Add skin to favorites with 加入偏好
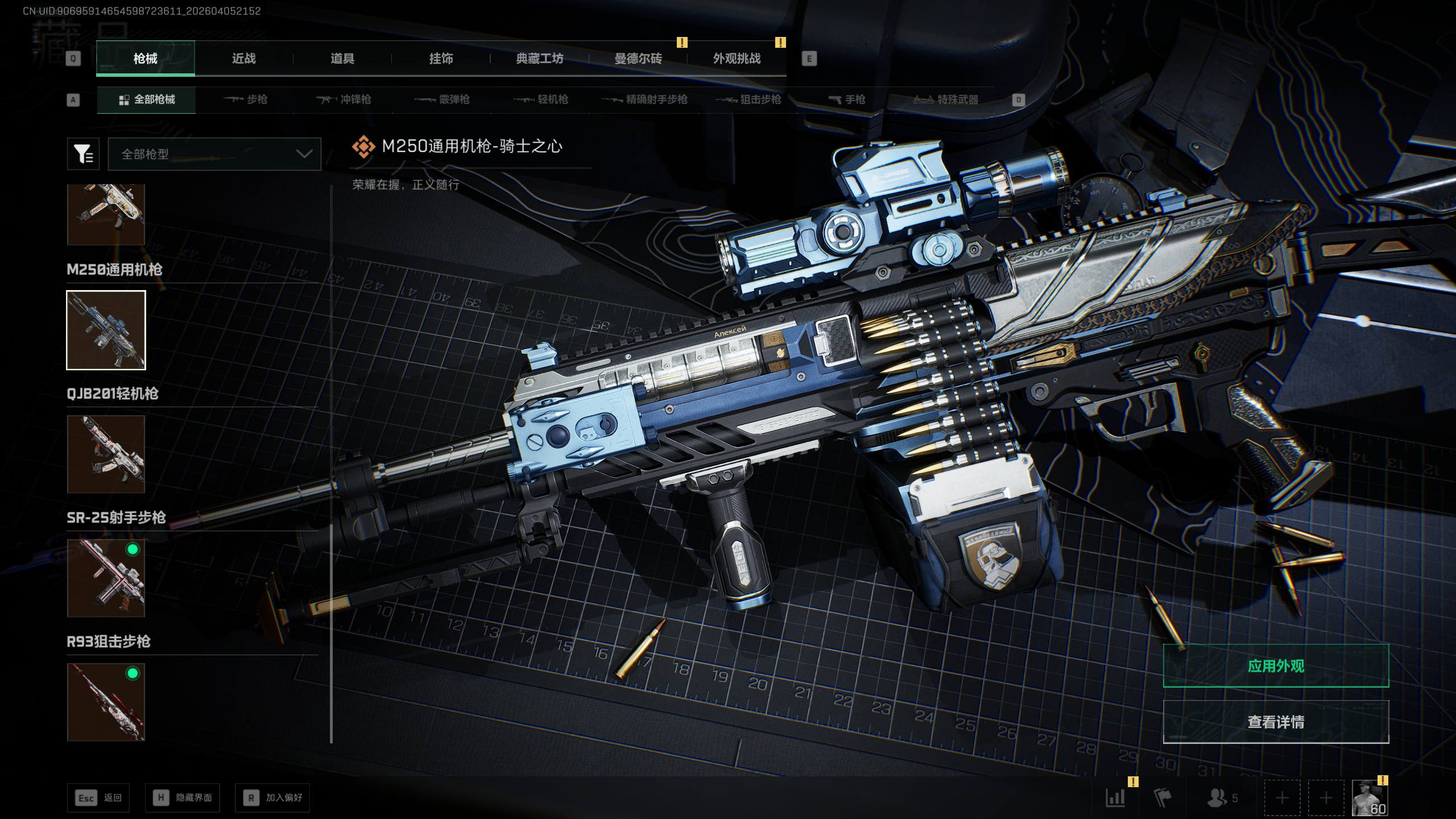Image resolution: width=1456 pixels, height=819 pixels. pos(272,798)
